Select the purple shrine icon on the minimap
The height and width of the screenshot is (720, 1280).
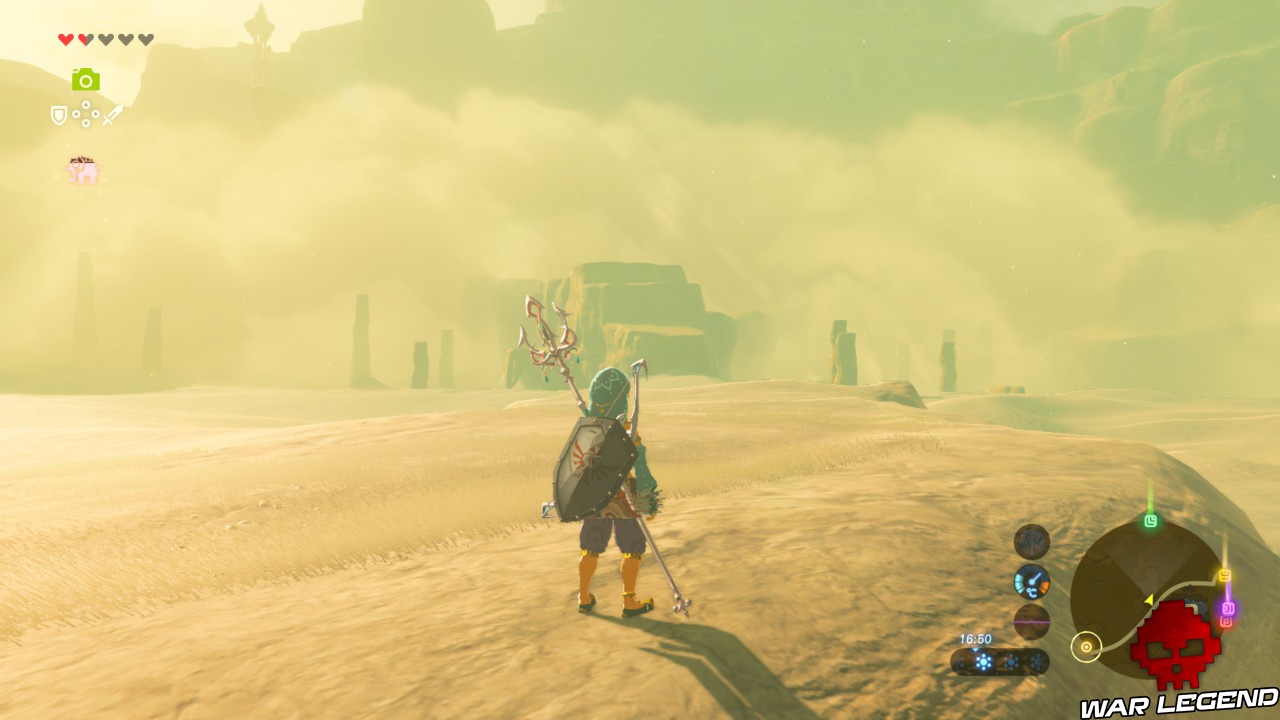pyautogui.click(x=1230, y=608)
